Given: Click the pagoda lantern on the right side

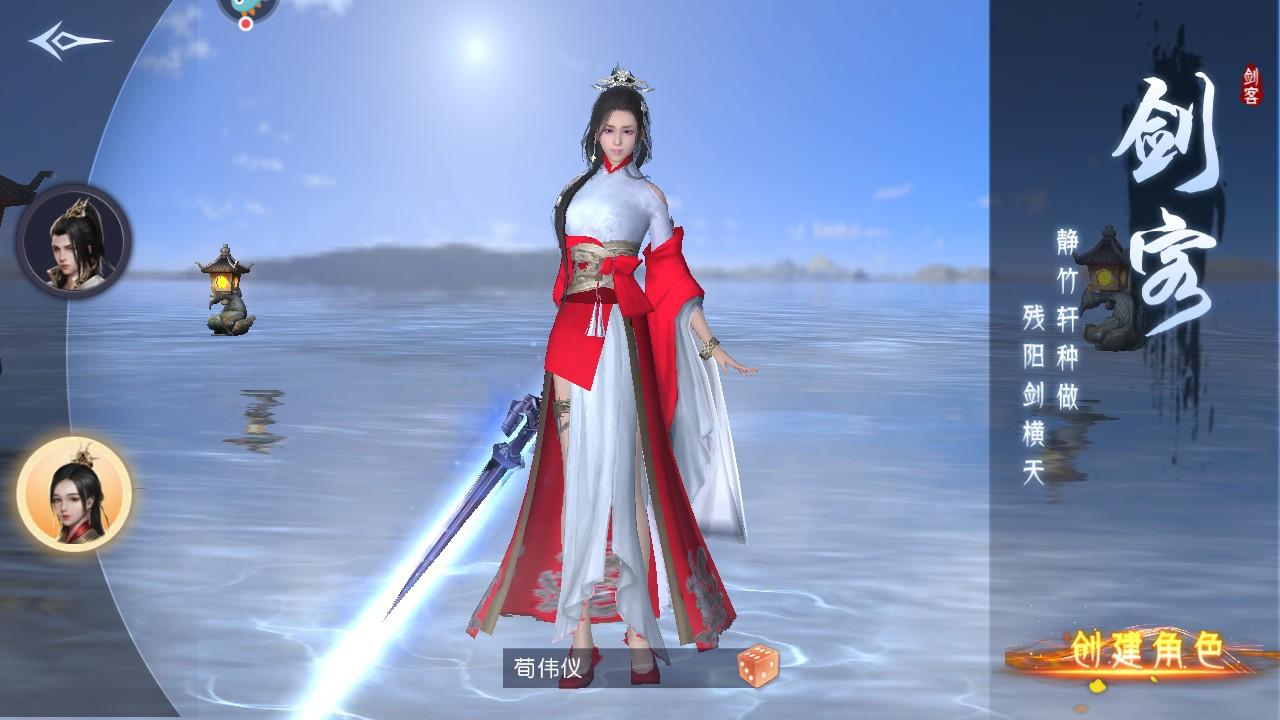Looking at the screenshot, I should [x=1105, y=280].
